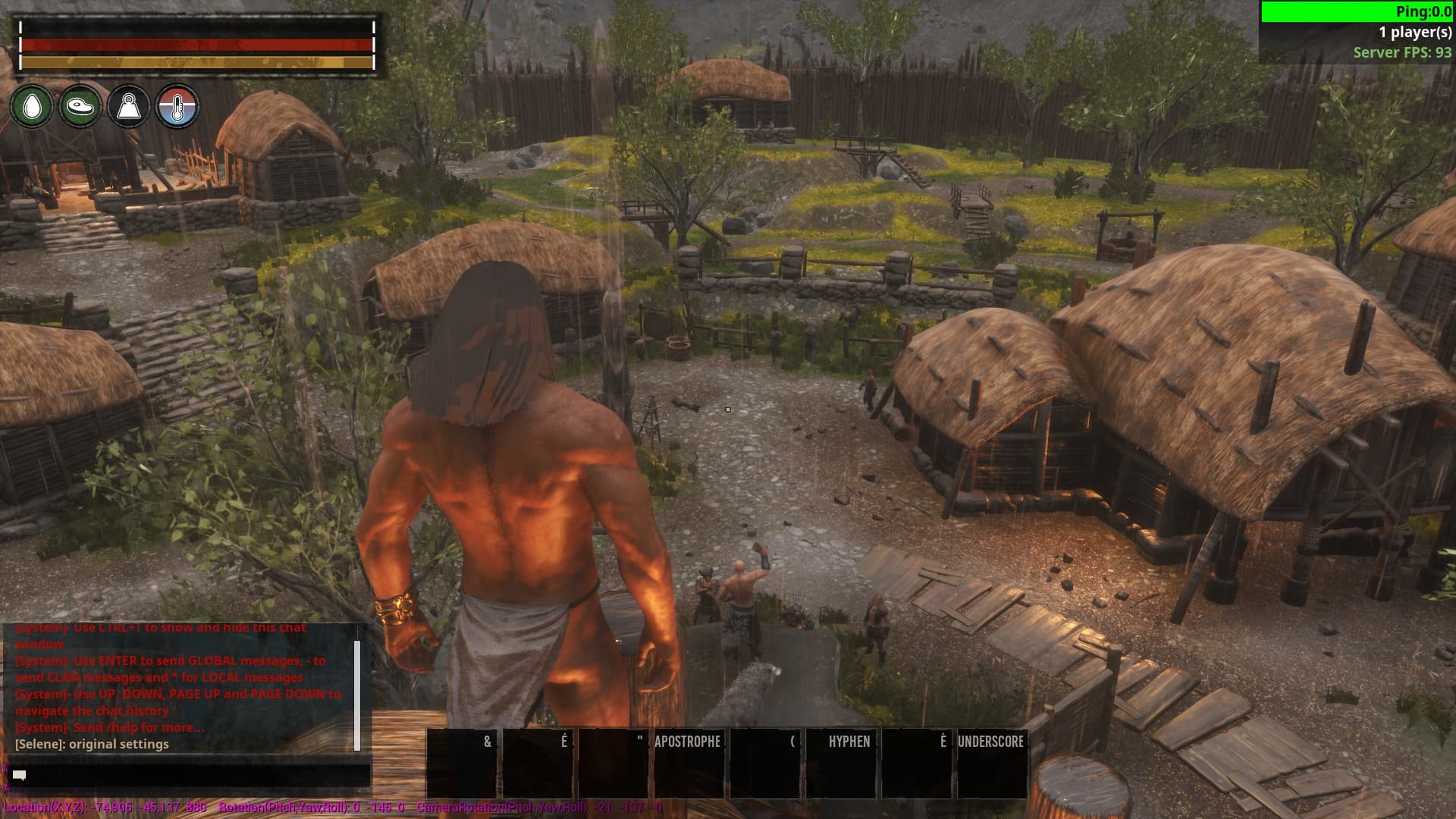The image size is (1456, 819).
Task: Click the encumbrance weight icon
Action: pos(129,106)
